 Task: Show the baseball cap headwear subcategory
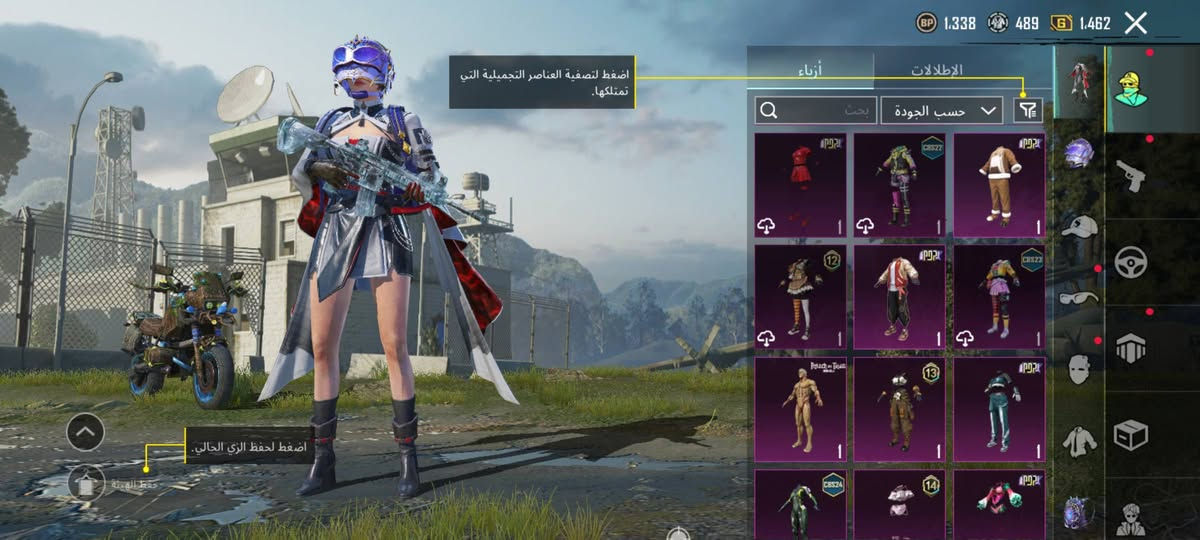(1079, 227)
